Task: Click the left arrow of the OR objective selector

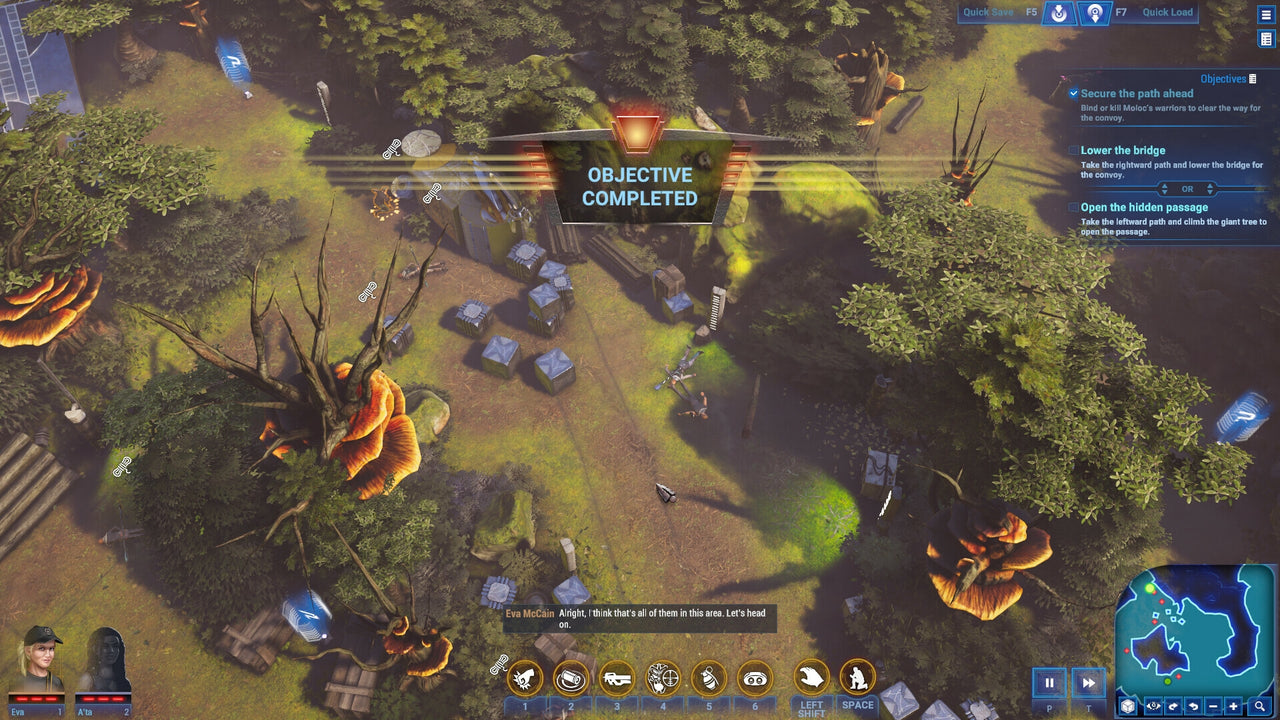Action: coord(1164,189)
